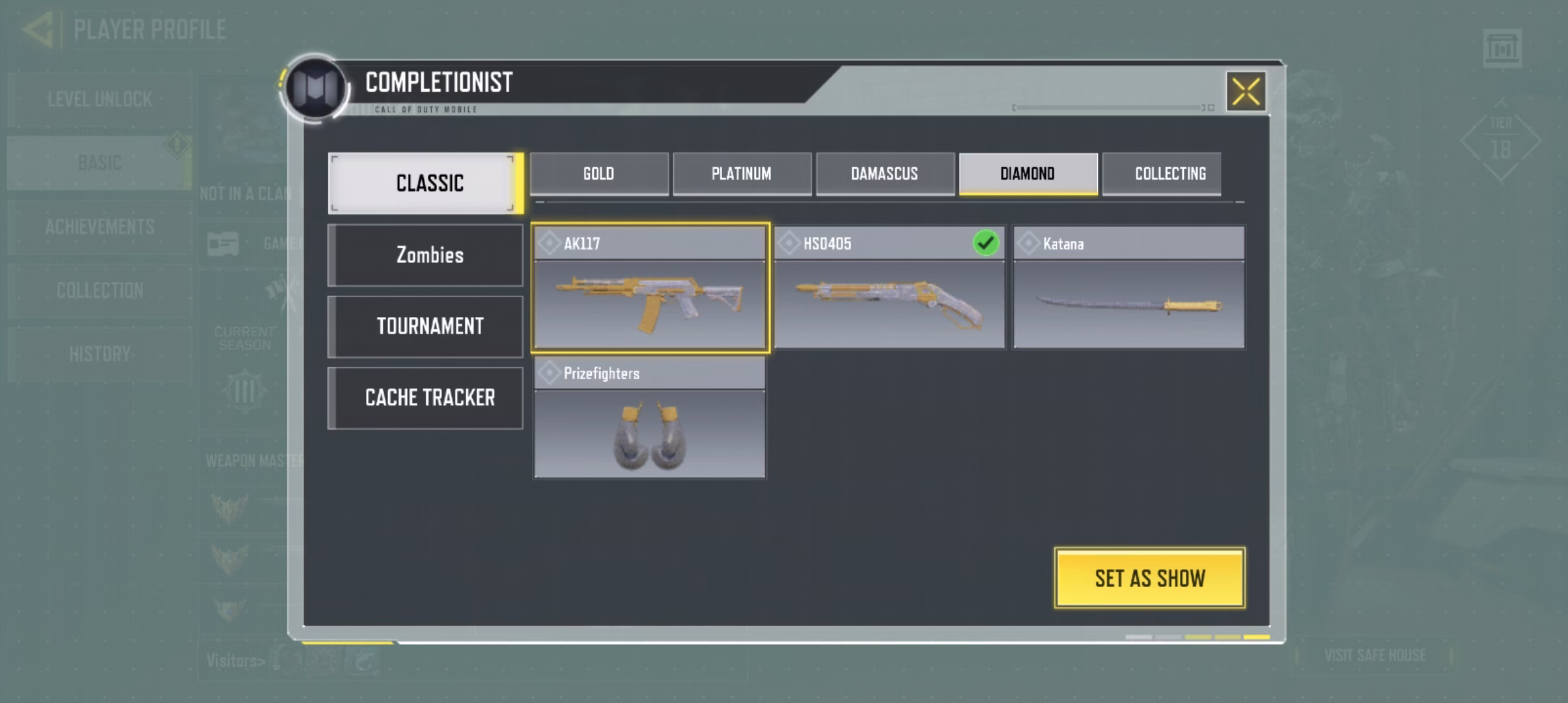Choose the AK117 diamond weapon tile
This screenshot has width=1568, height=703.
click(650, 288)
